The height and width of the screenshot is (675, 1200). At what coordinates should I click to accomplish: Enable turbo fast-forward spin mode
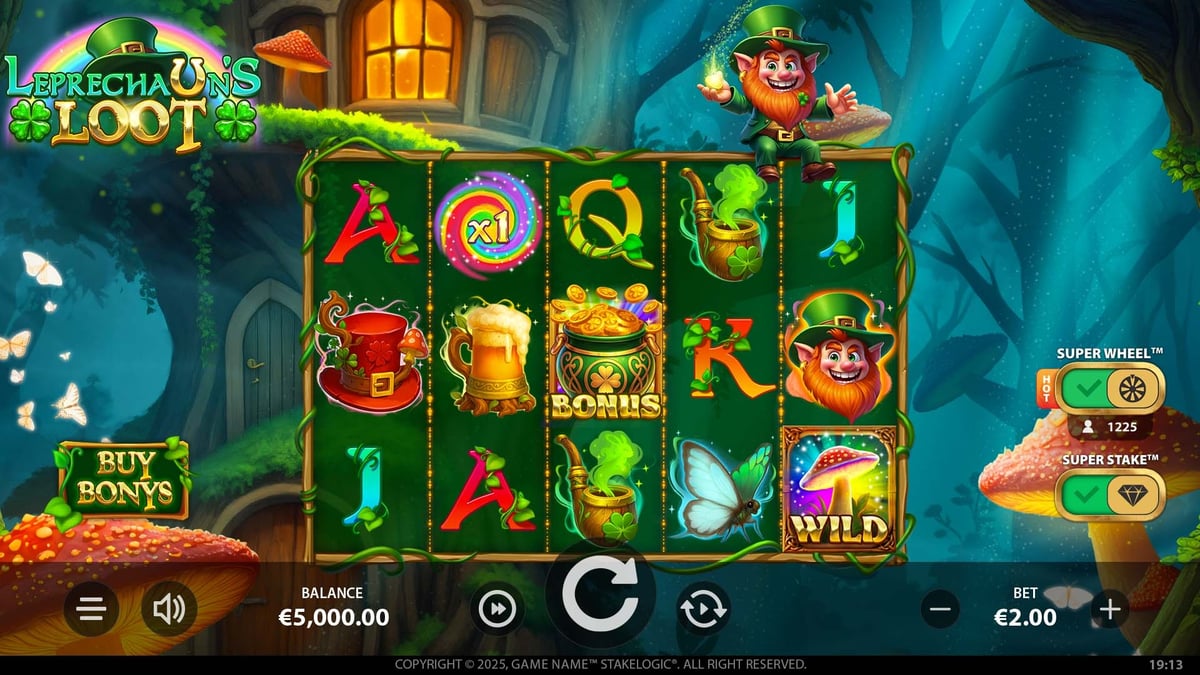click(497, 608)
